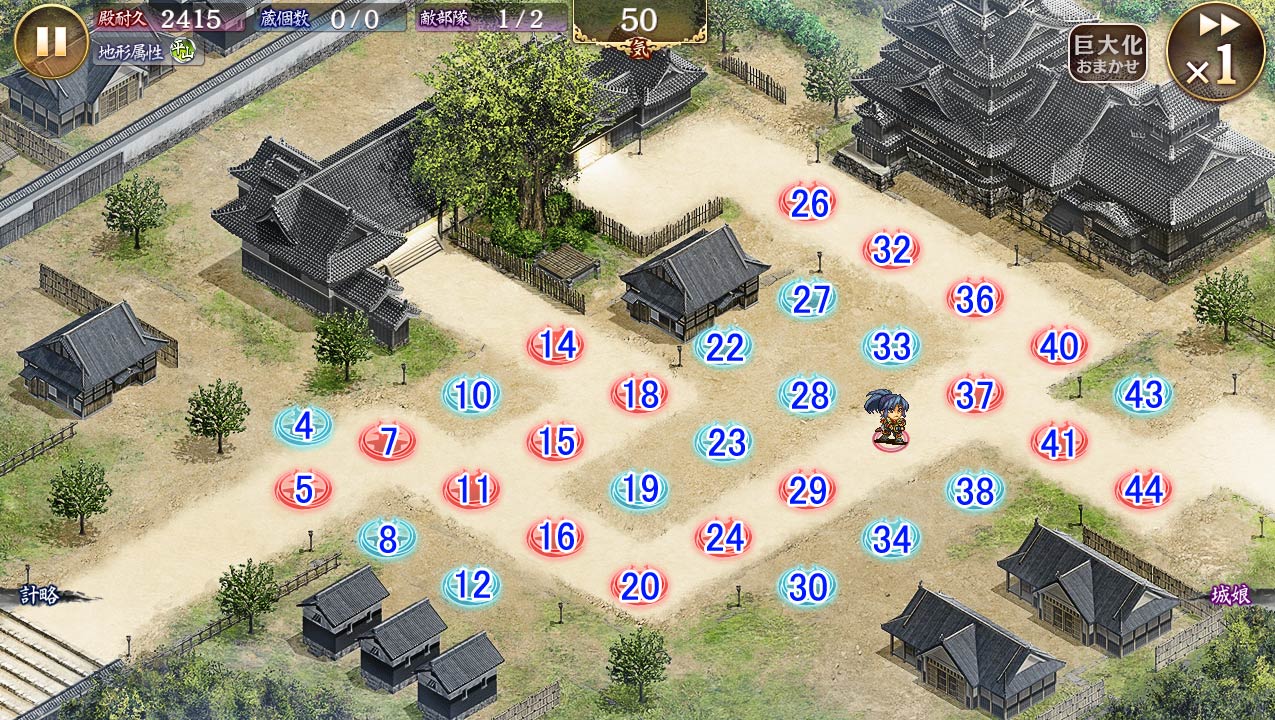Select deployment tile number 5
Screen dimensions: 1275x720
304,489
